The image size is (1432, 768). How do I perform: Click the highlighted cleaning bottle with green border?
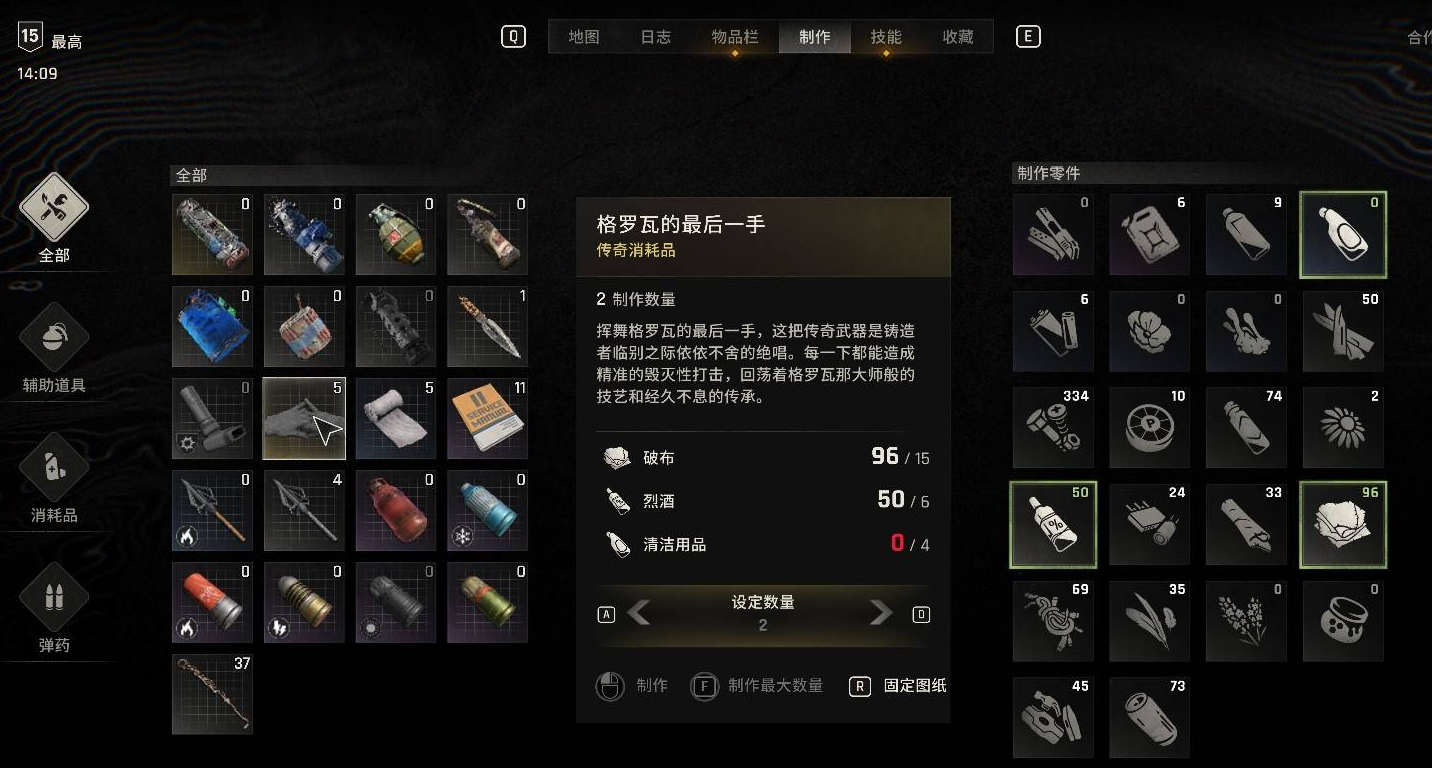[x=1343, y=234]
